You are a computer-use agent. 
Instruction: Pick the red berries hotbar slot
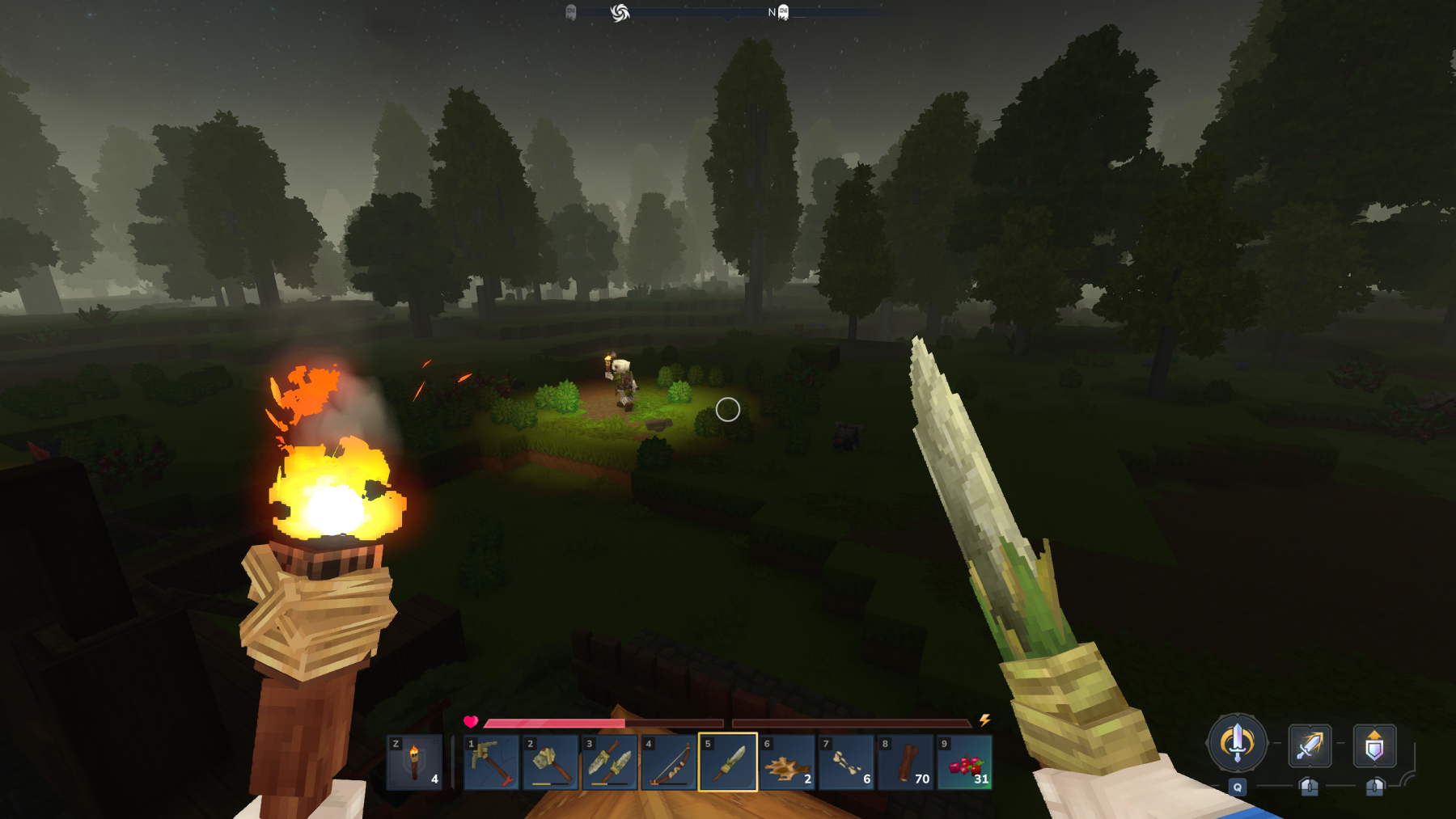(x=964, y=762)
